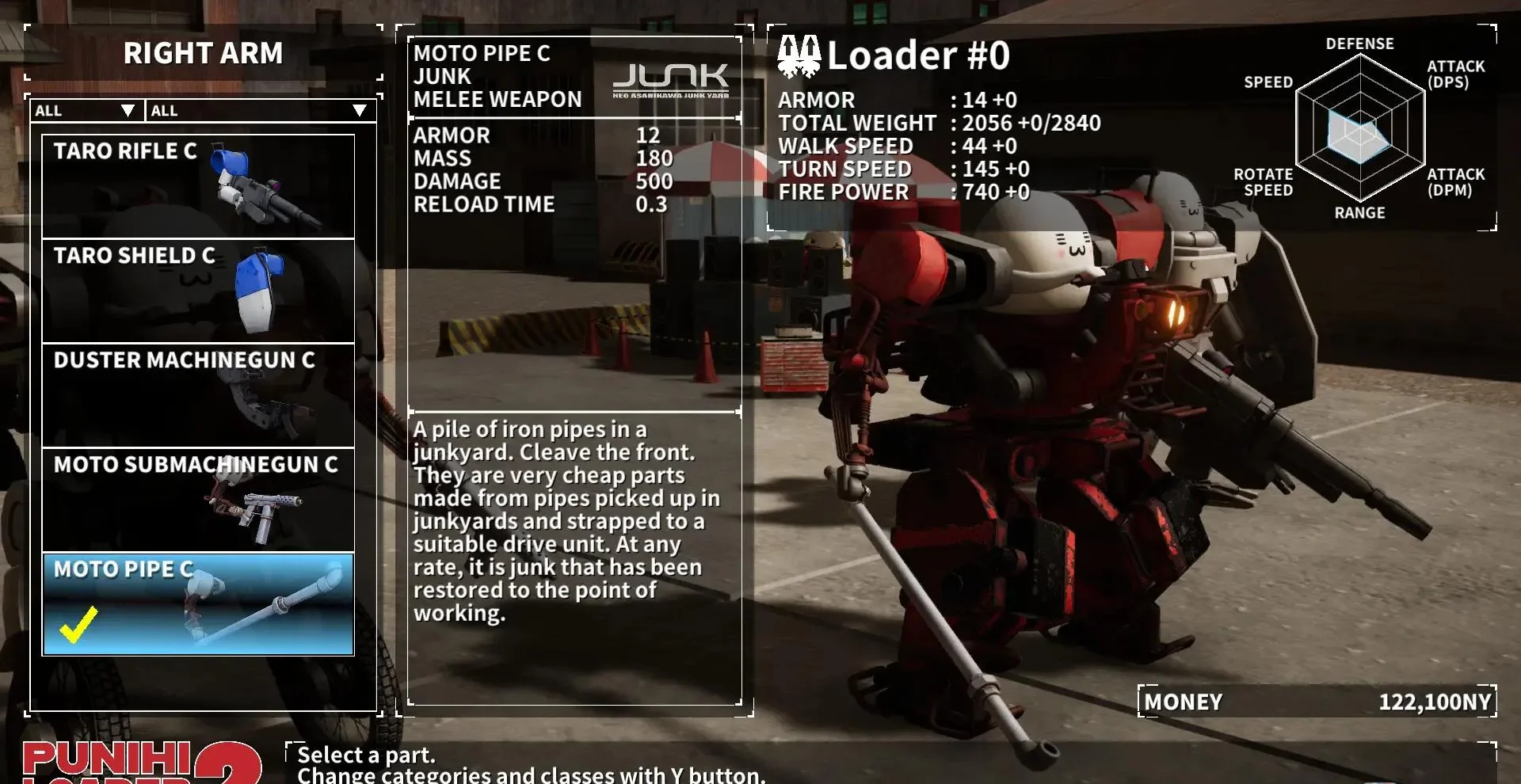
Task: Click the equipped Moto Pipe C entry
Action: pos(198,604)
